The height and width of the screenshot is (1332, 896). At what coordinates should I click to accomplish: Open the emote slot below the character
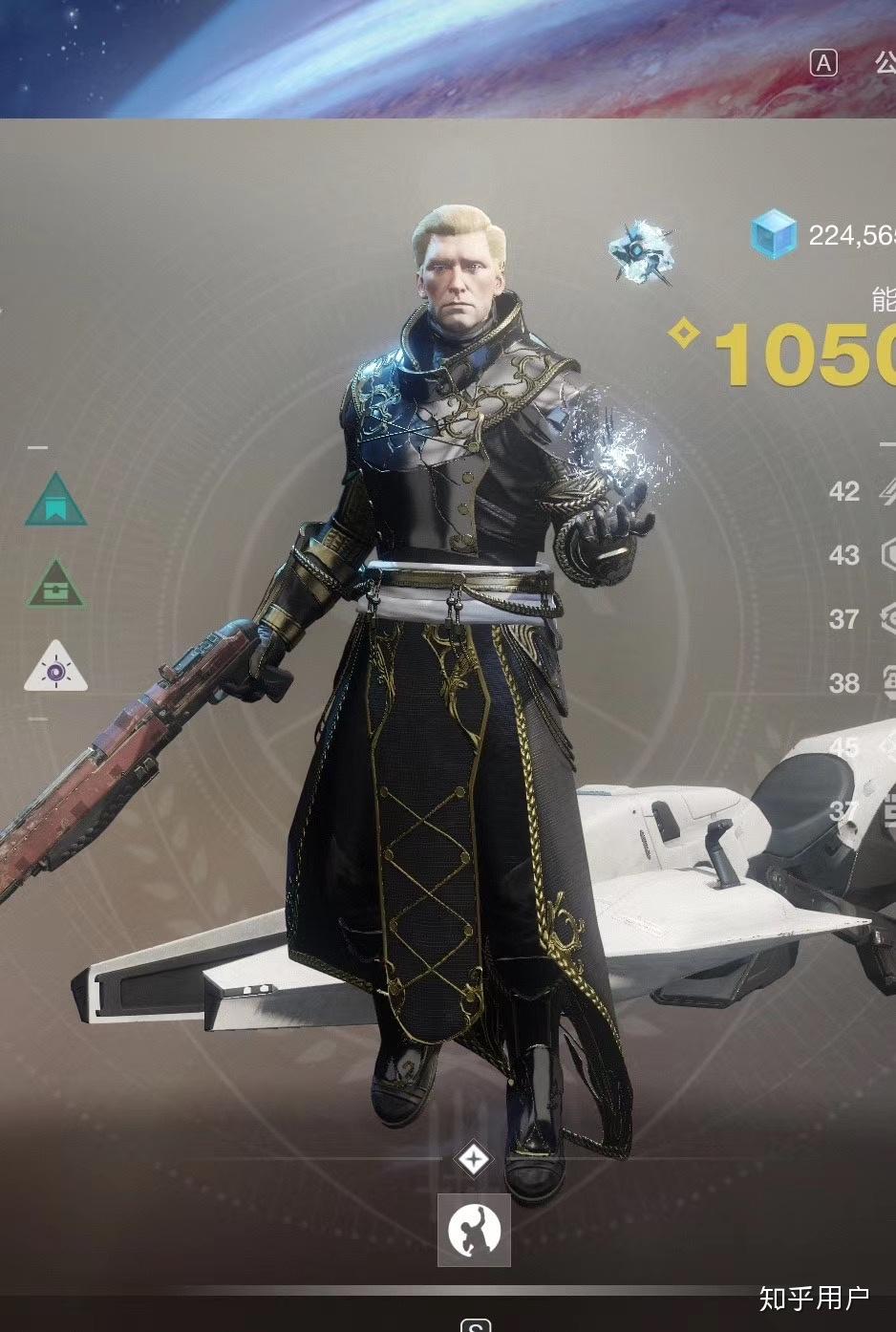[x=474, y=1230]
